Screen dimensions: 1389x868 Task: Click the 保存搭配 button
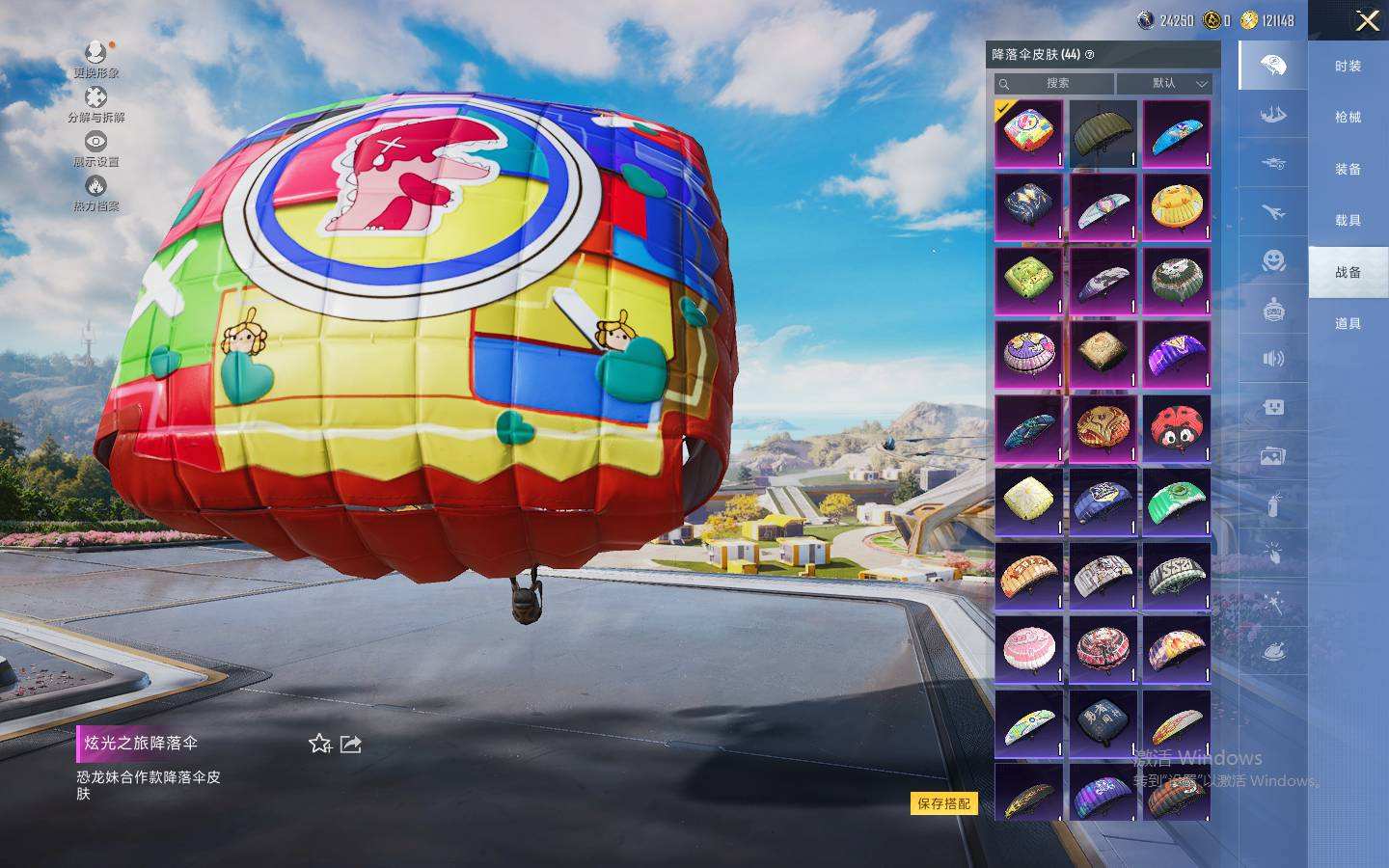coord(943,803)
